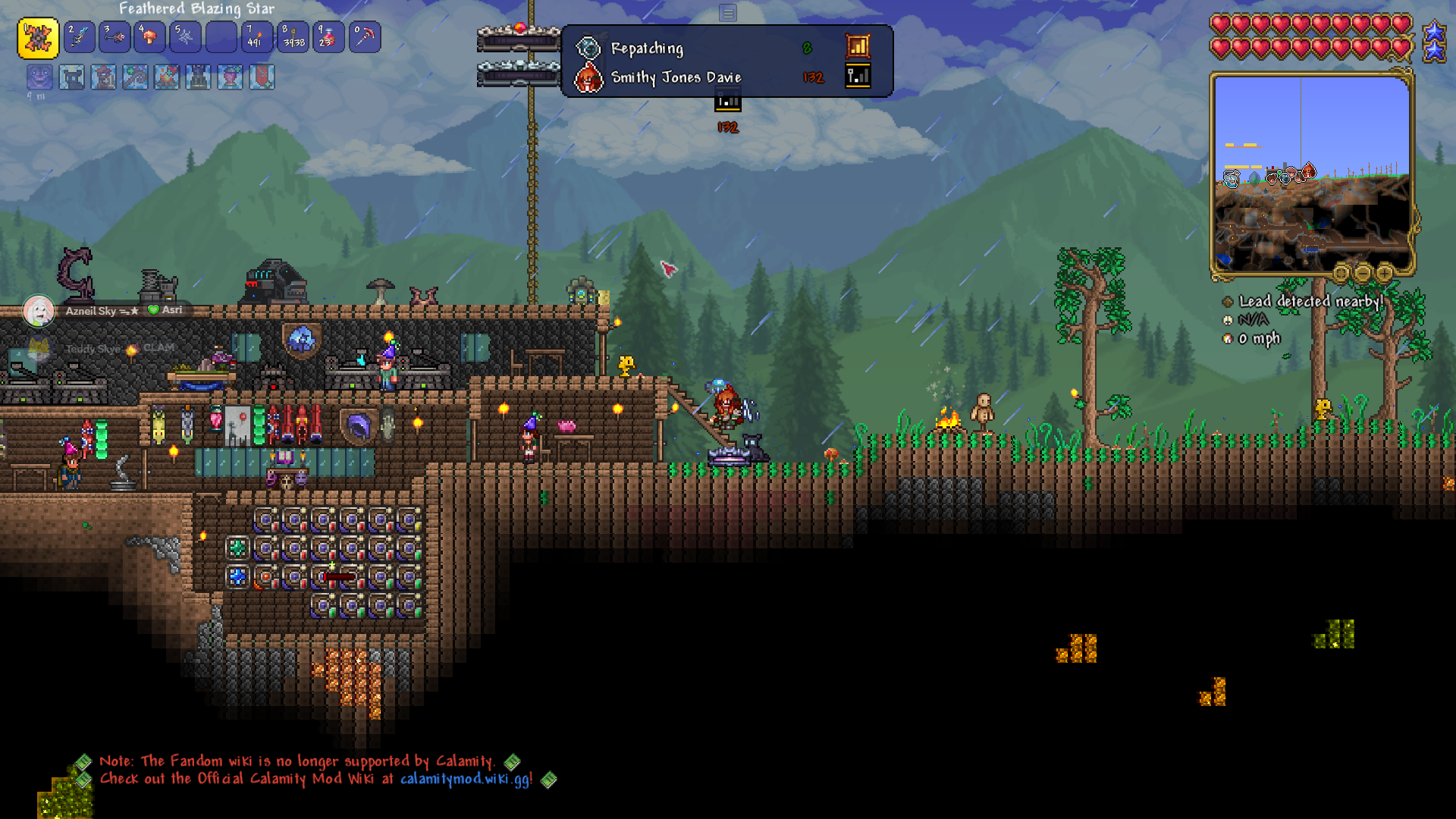Viewport: 1456px width, 819px height.
Task: Open the small menu button above player list
Action: point(728,13)
